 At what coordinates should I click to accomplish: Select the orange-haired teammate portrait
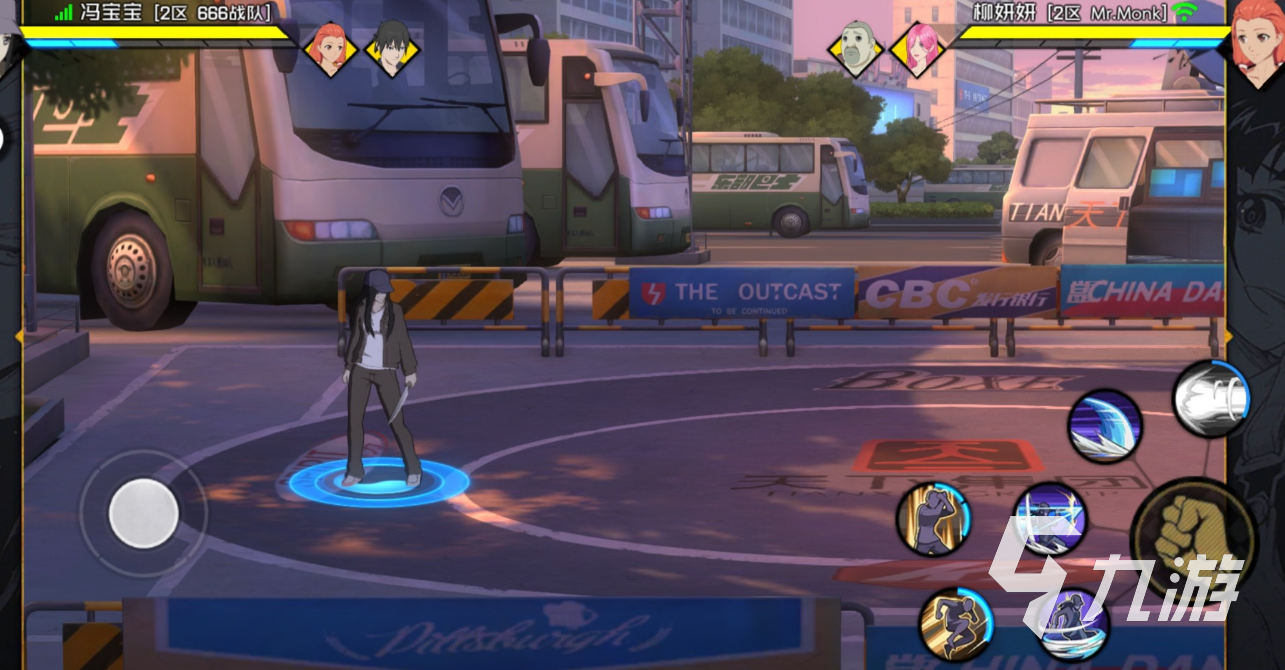click(329, 46)
